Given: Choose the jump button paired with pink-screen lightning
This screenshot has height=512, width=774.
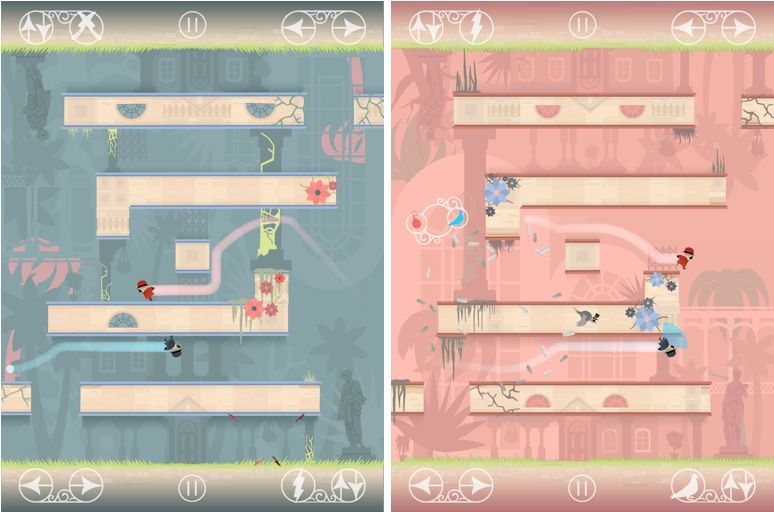Looking at the screenshot, I should tap(426, 27).
